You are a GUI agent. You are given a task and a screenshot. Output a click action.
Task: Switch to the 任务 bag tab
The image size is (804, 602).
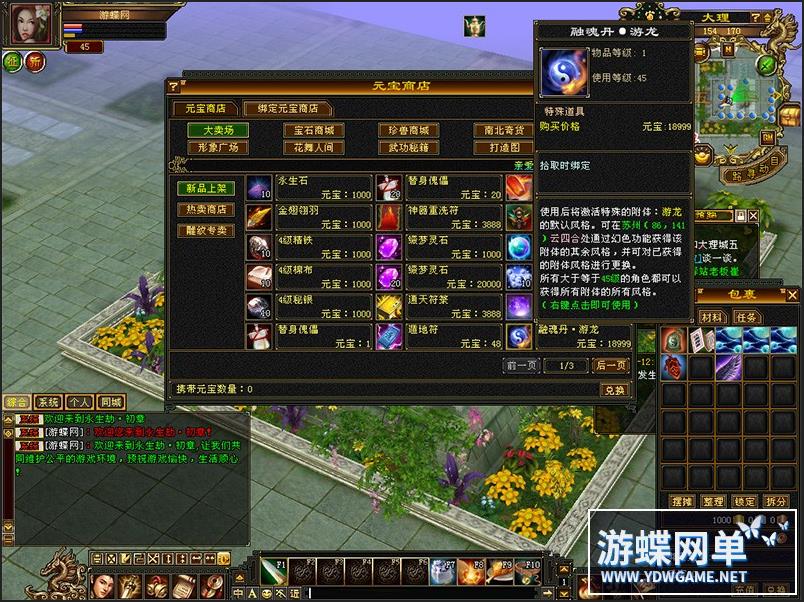[747, 317]
